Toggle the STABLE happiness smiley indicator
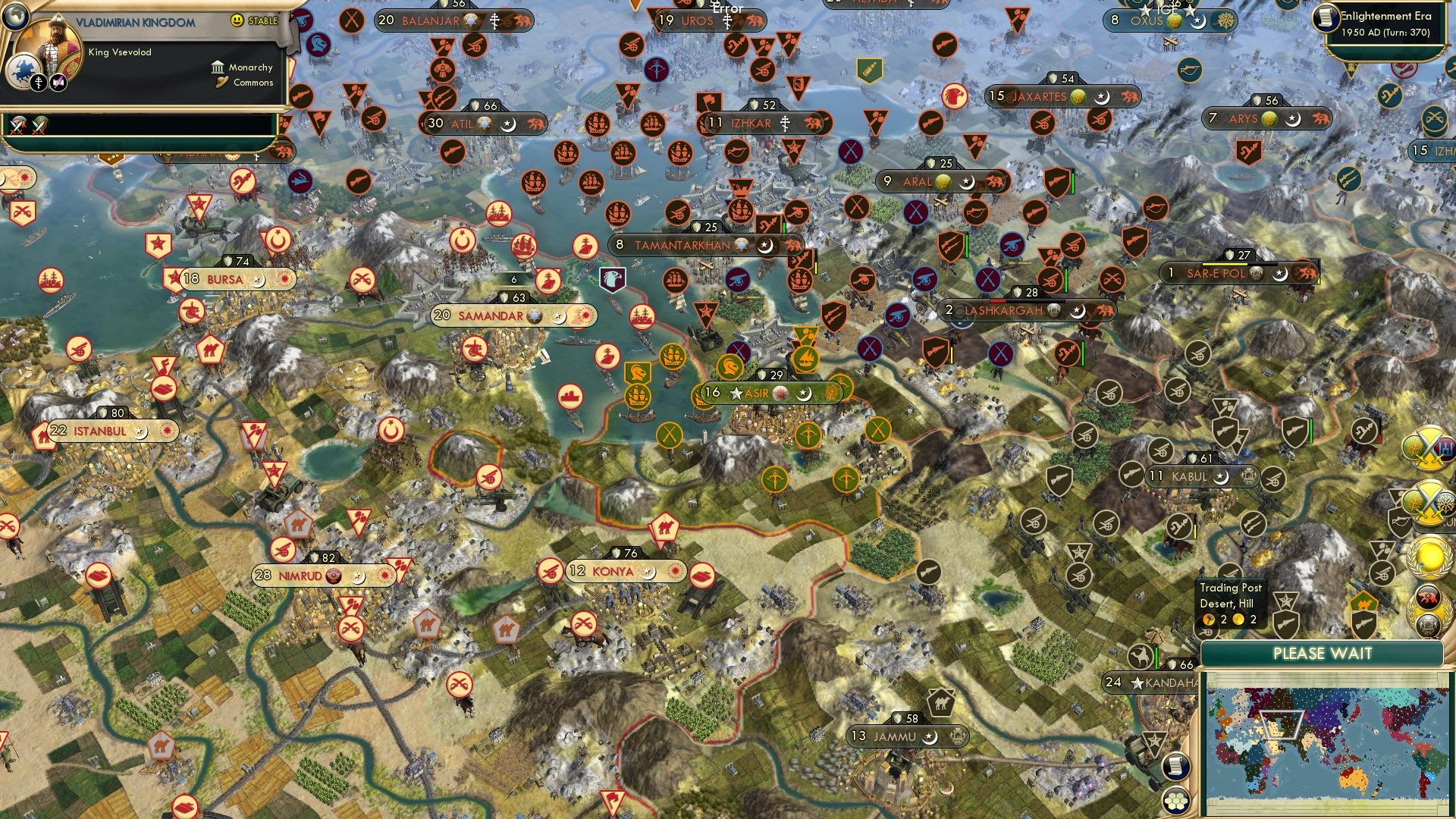Viewport: 1456px width, 819px height. coord(236,20)
